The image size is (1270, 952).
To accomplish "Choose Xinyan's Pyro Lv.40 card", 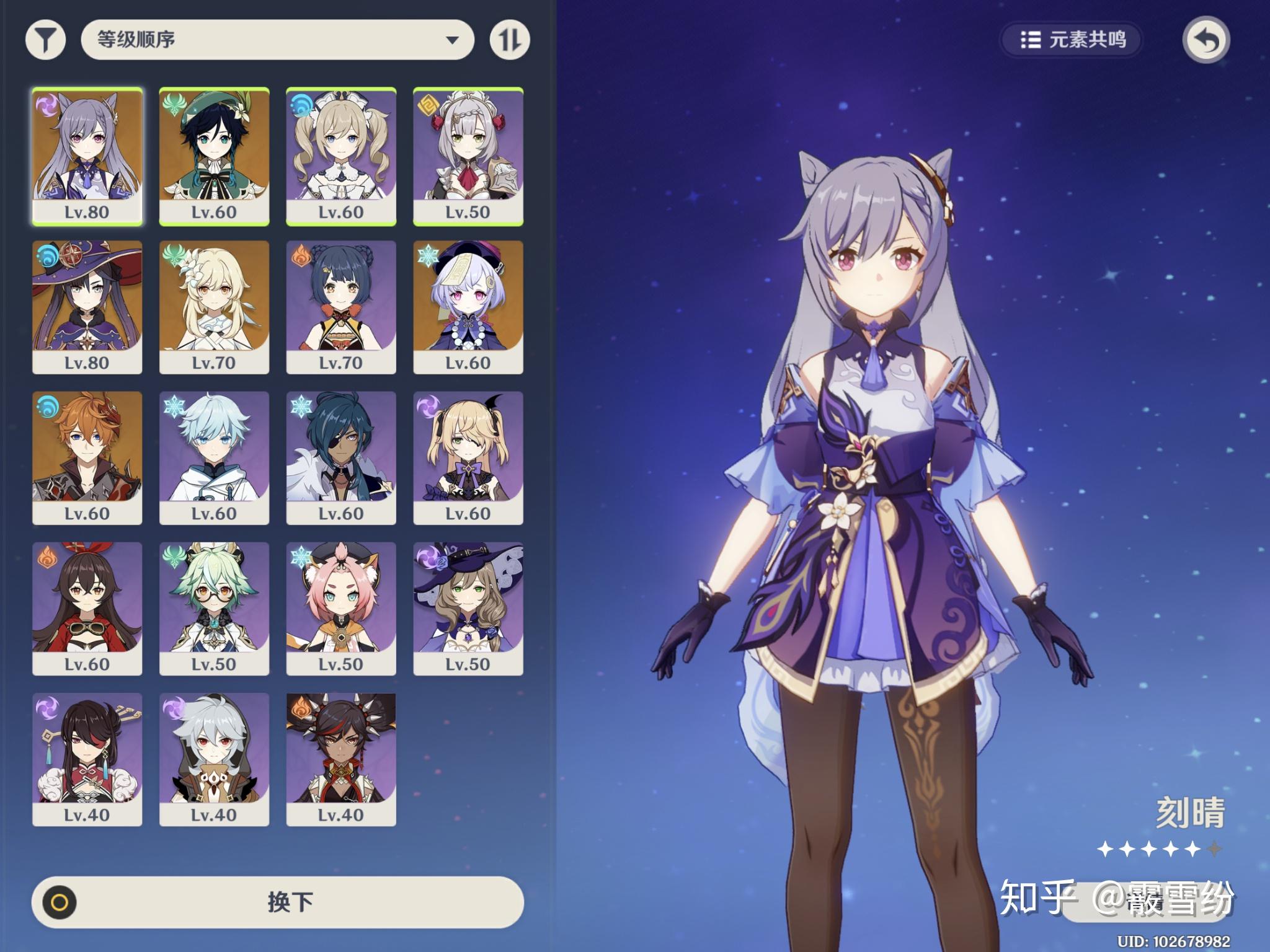I will [x=341, y=759].
